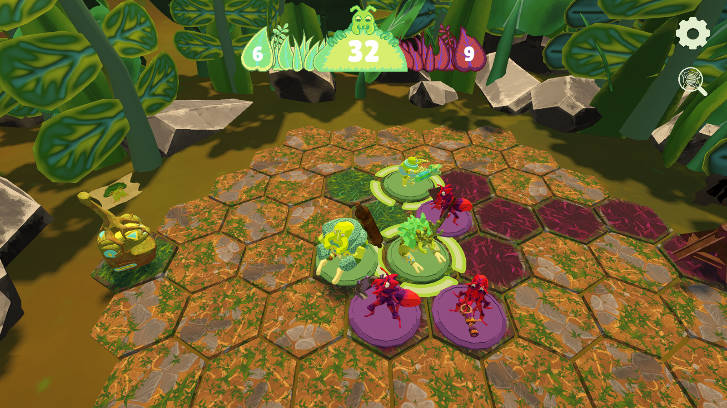
Task: Click the magnifying glass inspect icon
Action: tap(692, 81)
